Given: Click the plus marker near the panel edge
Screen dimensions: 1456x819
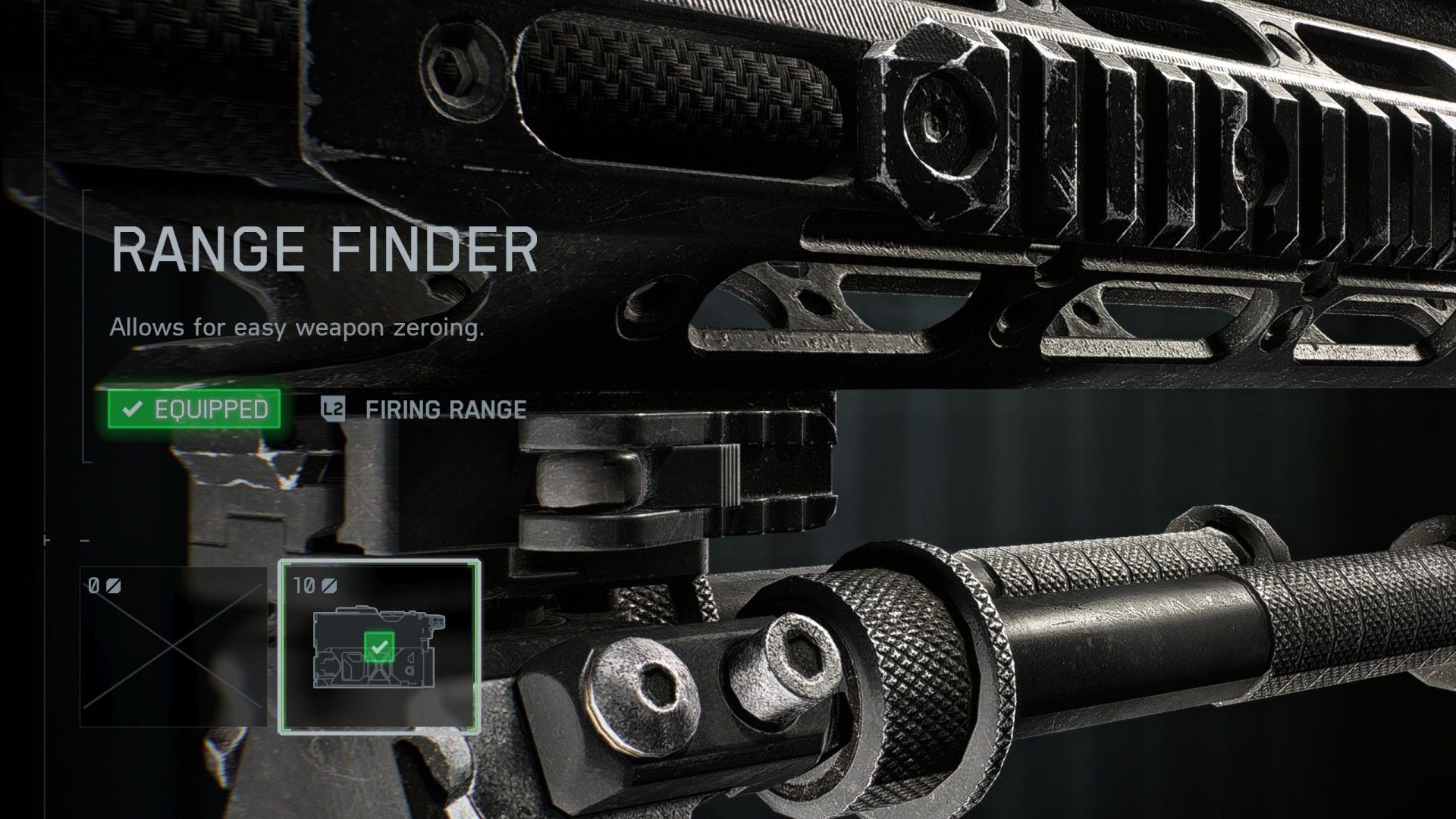Looking at the screenshot, I should [x=46, y=541].
